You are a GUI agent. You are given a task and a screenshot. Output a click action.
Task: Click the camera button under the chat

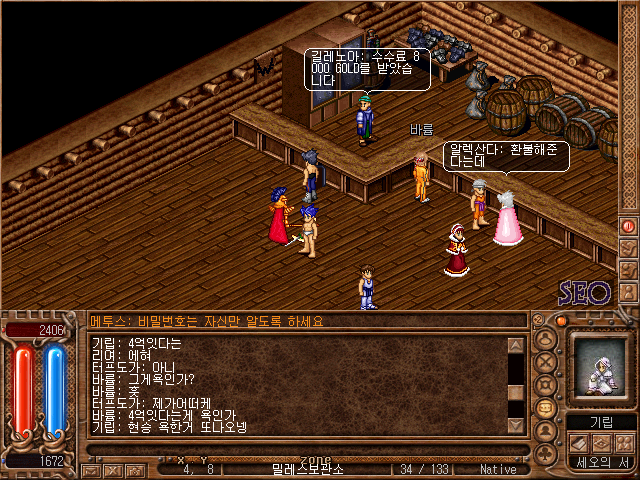[x=134, y=468]
